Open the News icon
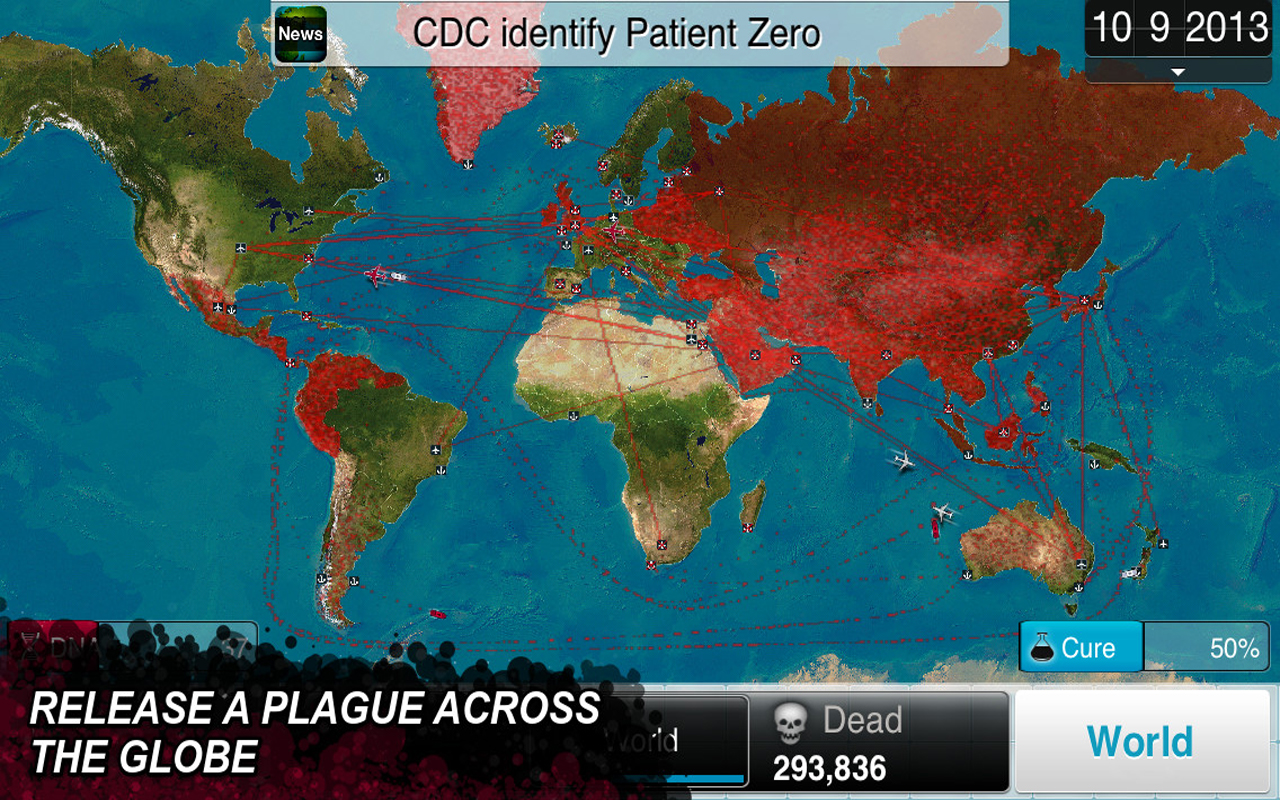 pos(300,34)
